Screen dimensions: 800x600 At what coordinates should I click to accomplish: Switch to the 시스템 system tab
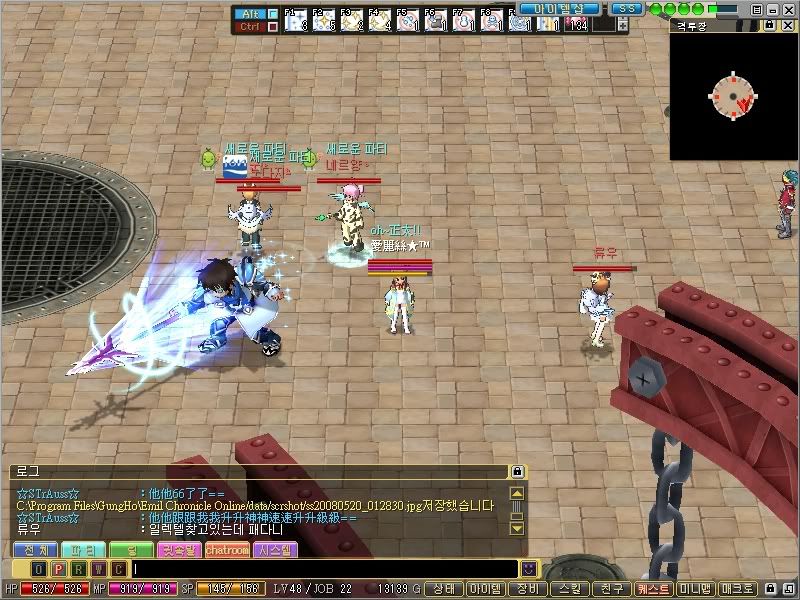pyautogui.click(x=275, y=550)
